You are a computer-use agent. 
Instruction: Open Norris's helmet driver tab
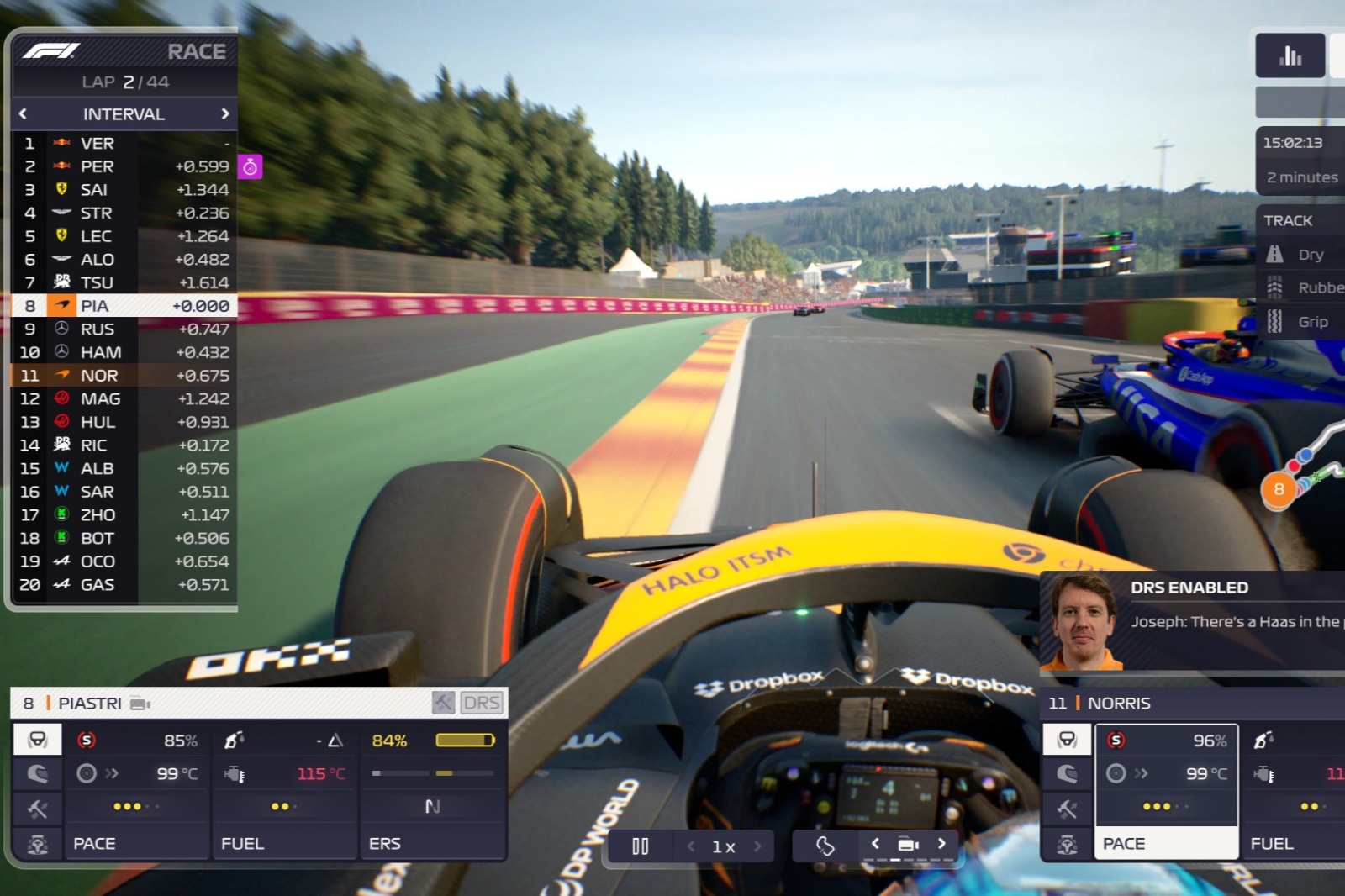1067,740
